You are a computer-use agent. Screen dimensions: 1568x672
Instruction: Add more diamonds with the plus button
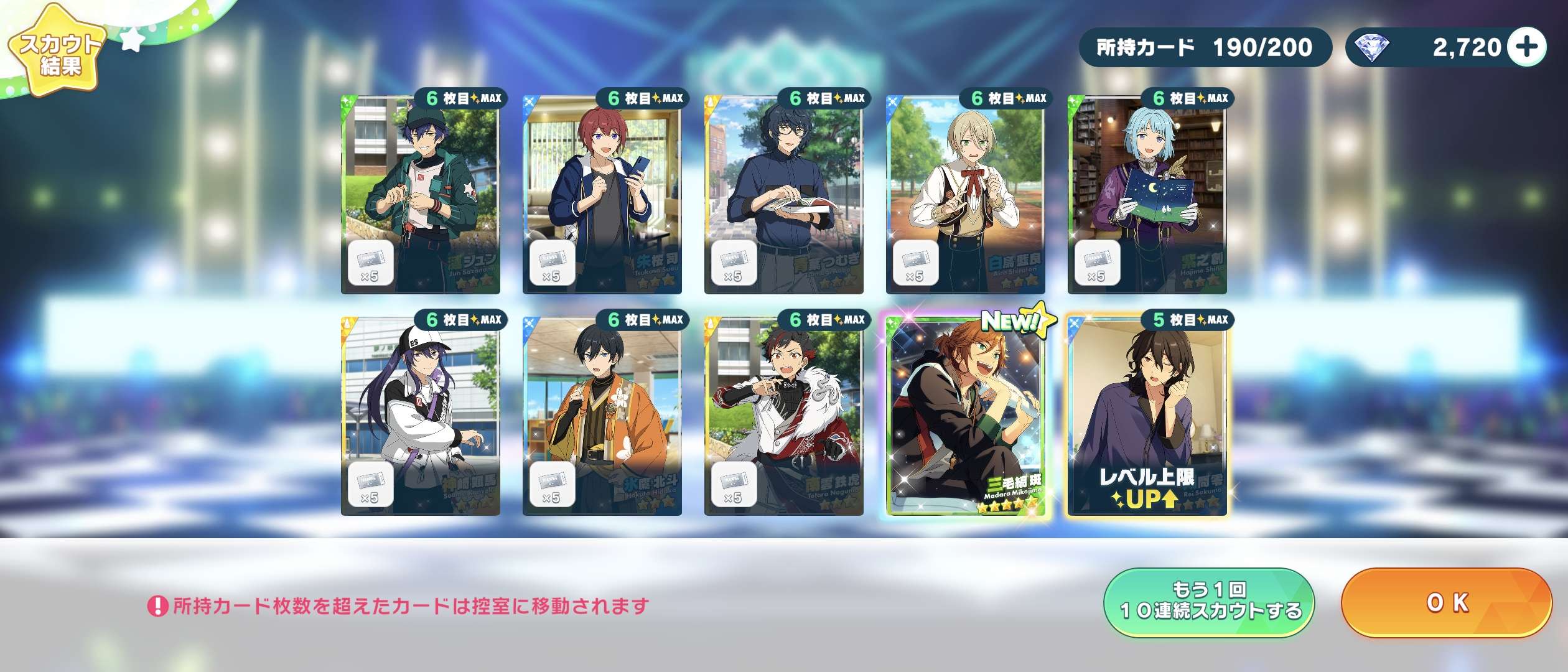pyautogui.click(x=1528, y=47)
